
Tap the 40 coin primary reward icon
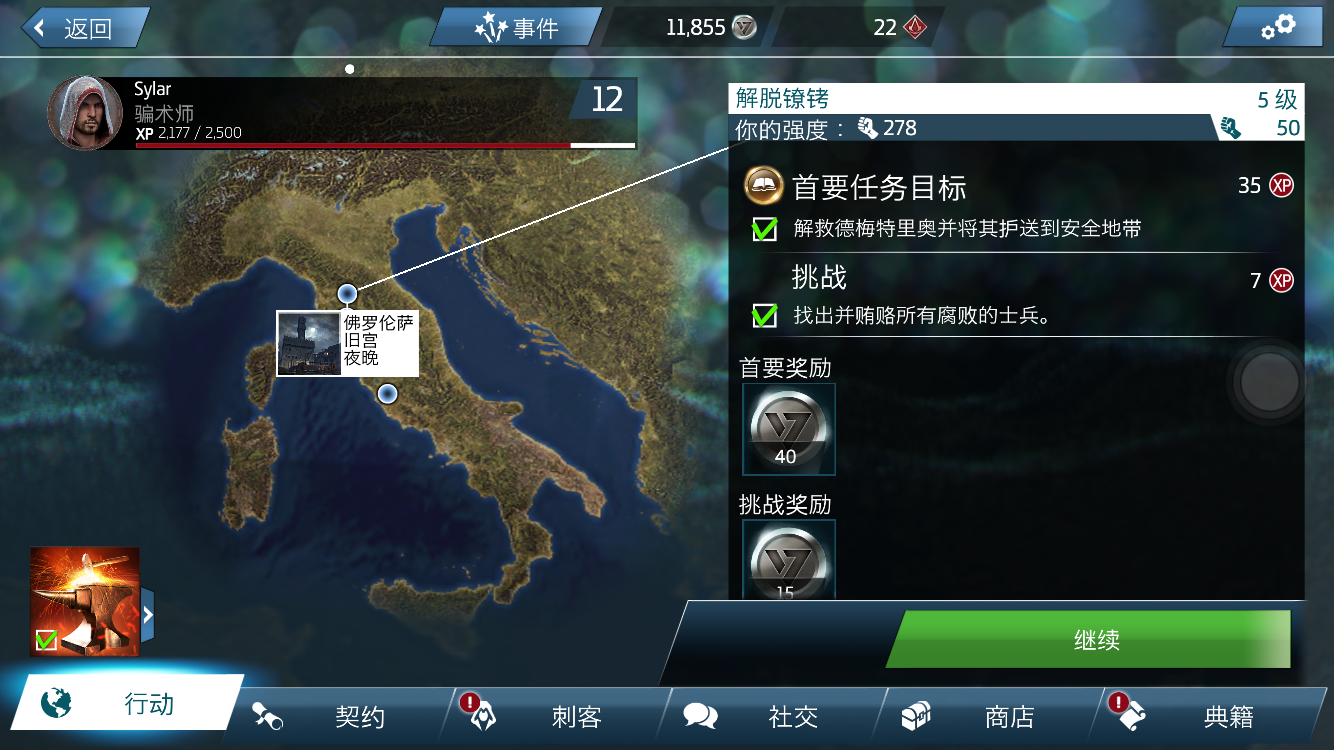788,429
